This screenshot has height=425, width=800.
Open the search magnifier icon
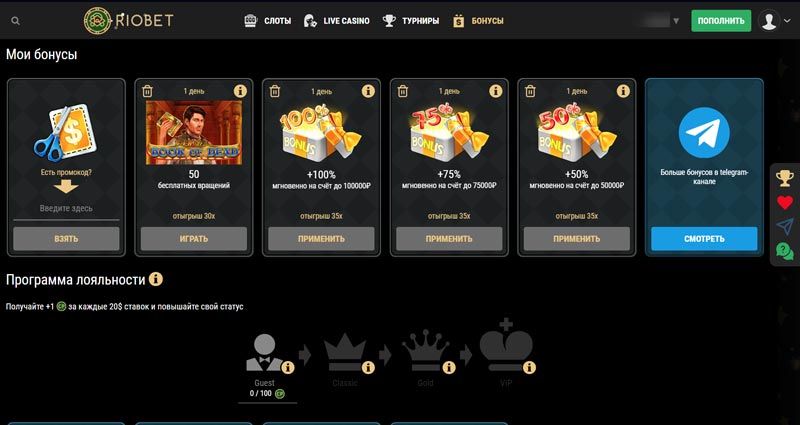click(14, 20)
